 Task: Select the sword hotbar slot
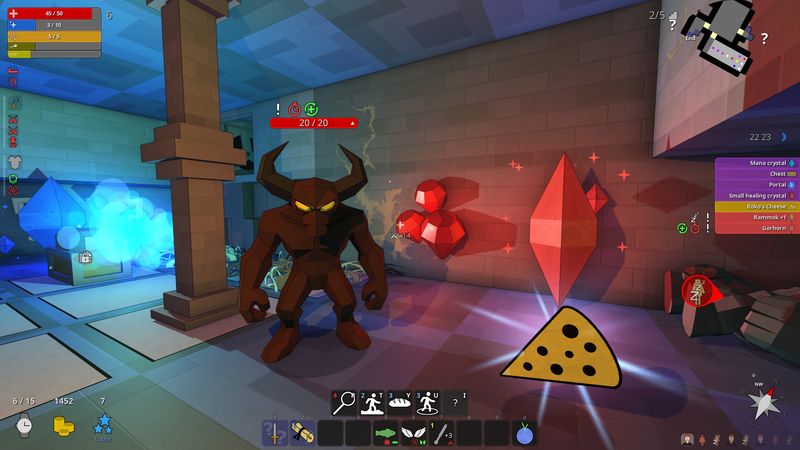[x=275, y=433]
